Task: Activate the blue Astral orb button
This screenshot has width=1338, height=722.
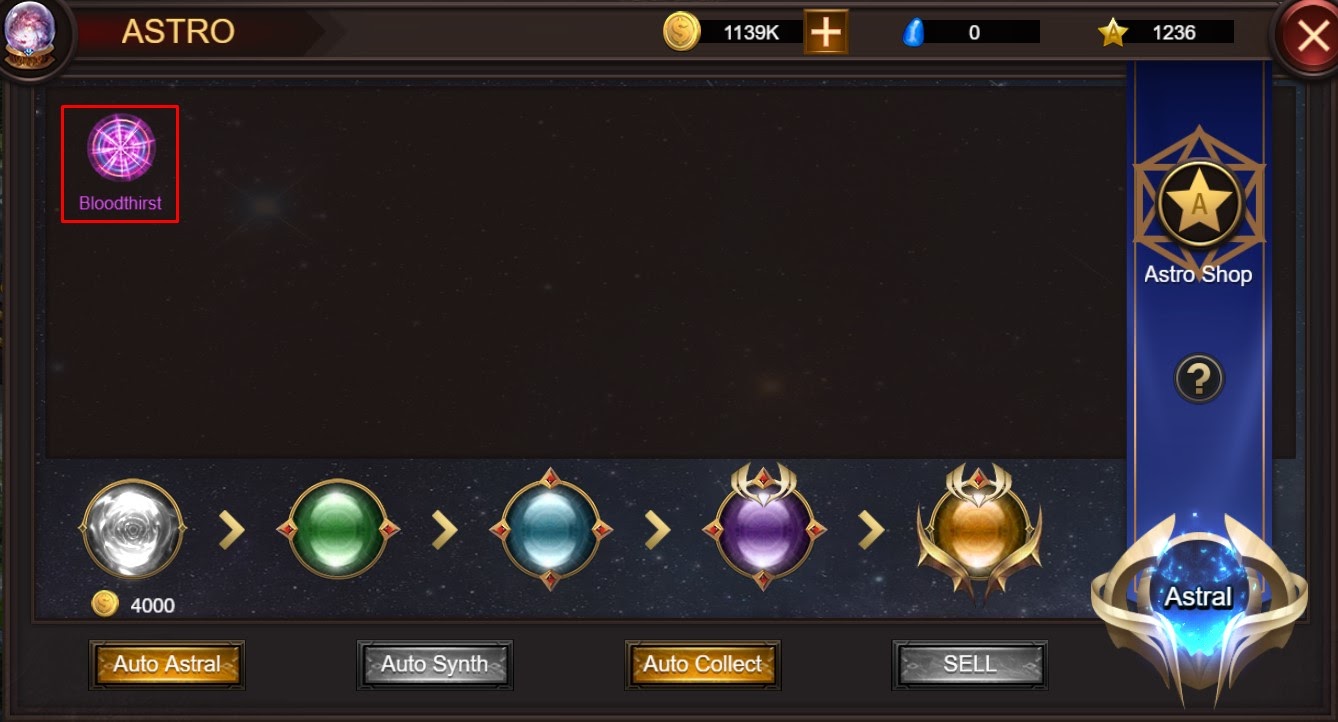Action: (1198, 600)
